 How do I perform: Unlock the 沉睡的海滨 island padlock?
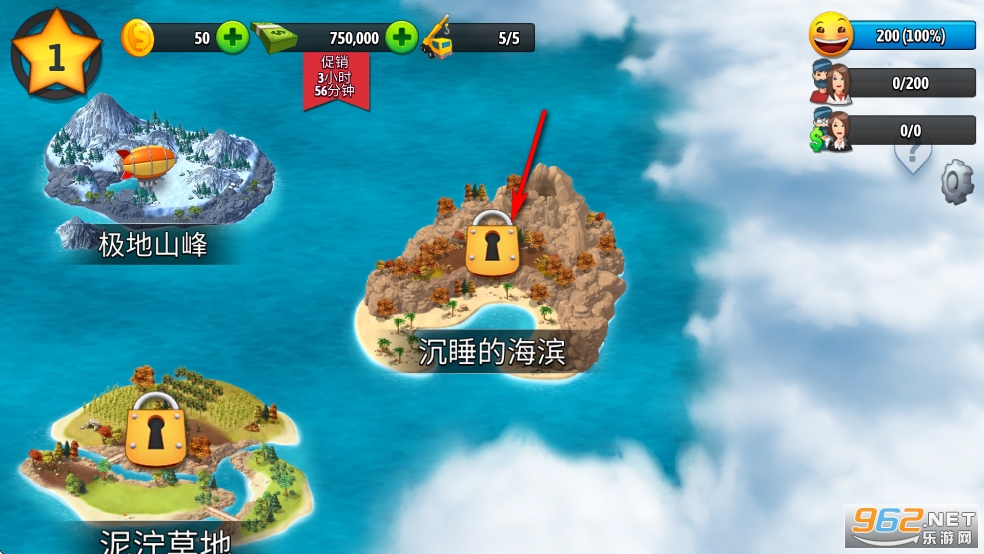(492, 245)
